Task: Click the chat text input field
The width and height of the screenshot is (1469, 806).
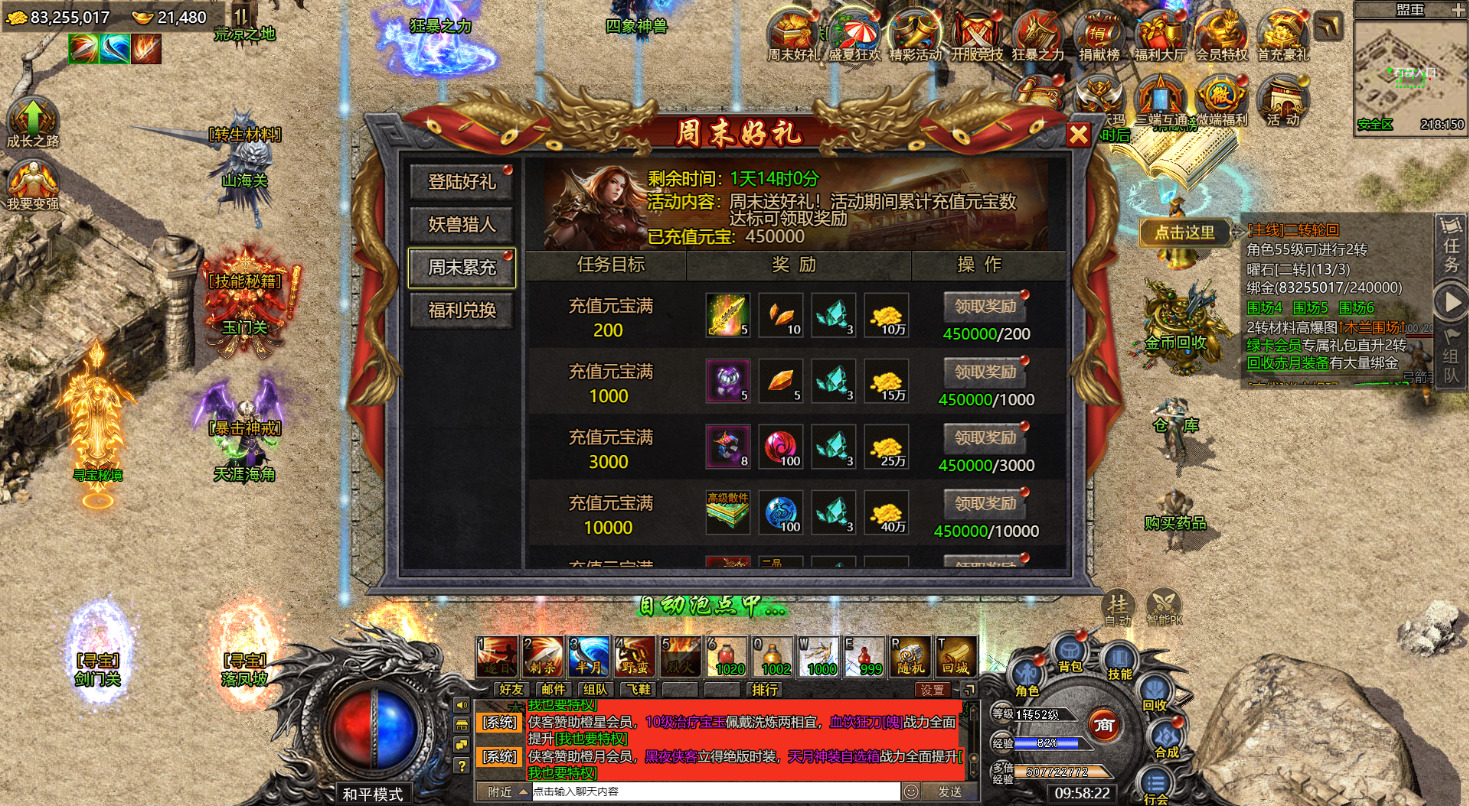Action: (700, 792)
